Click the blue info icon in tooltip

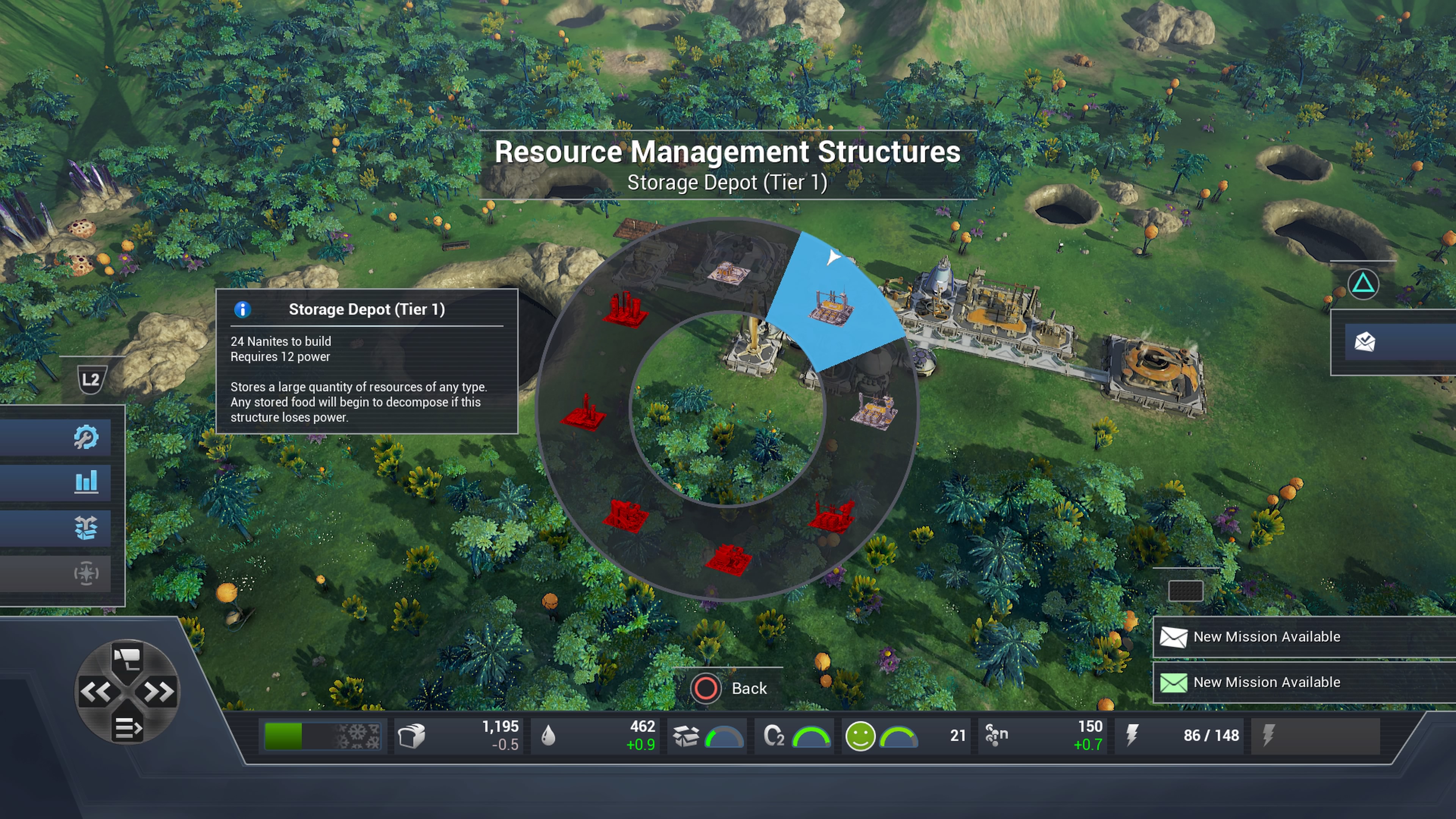[x=243, y=309]
